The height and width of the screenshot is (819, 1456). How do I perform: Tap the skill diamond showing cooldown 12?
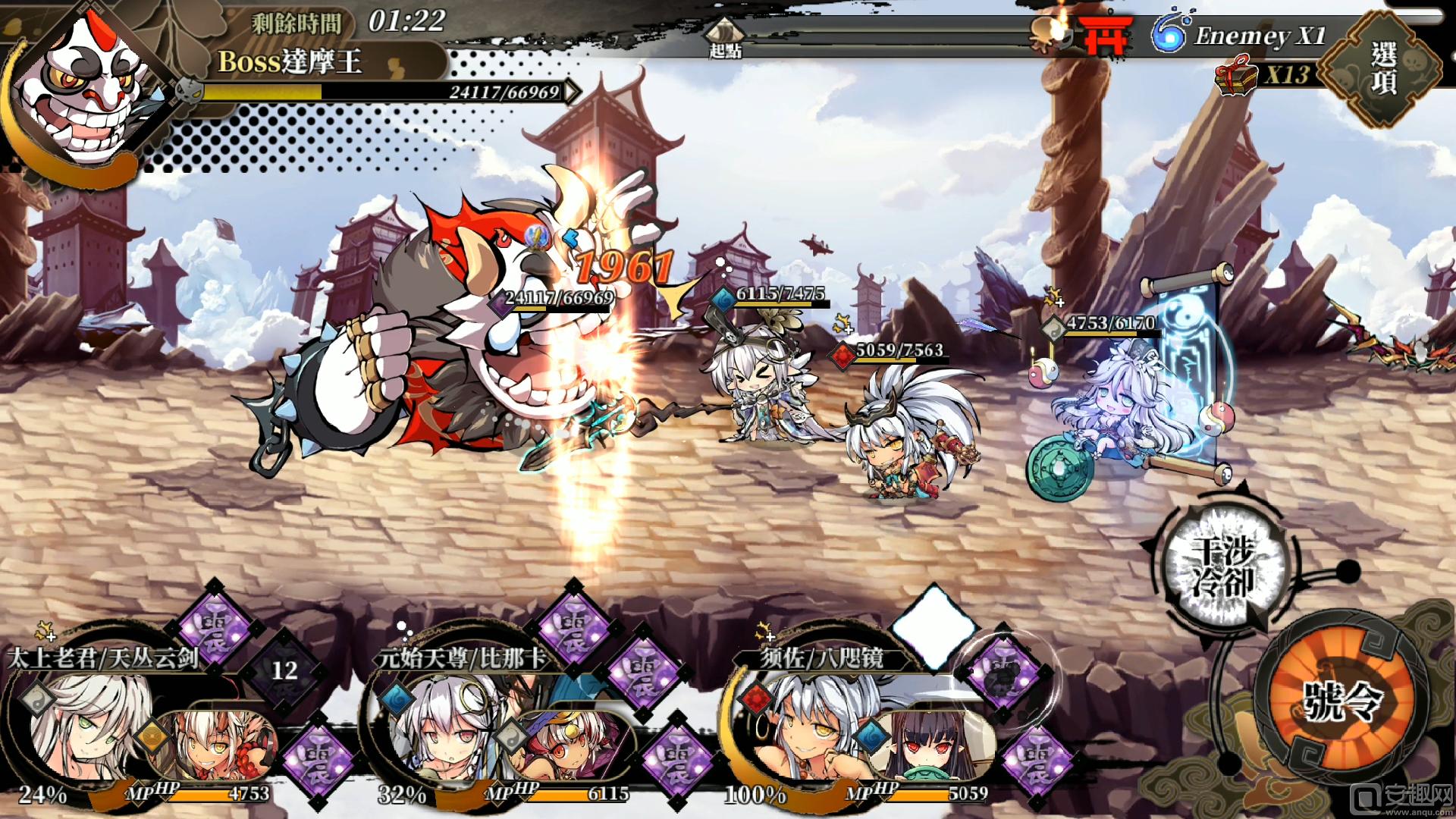coord(284,670)
